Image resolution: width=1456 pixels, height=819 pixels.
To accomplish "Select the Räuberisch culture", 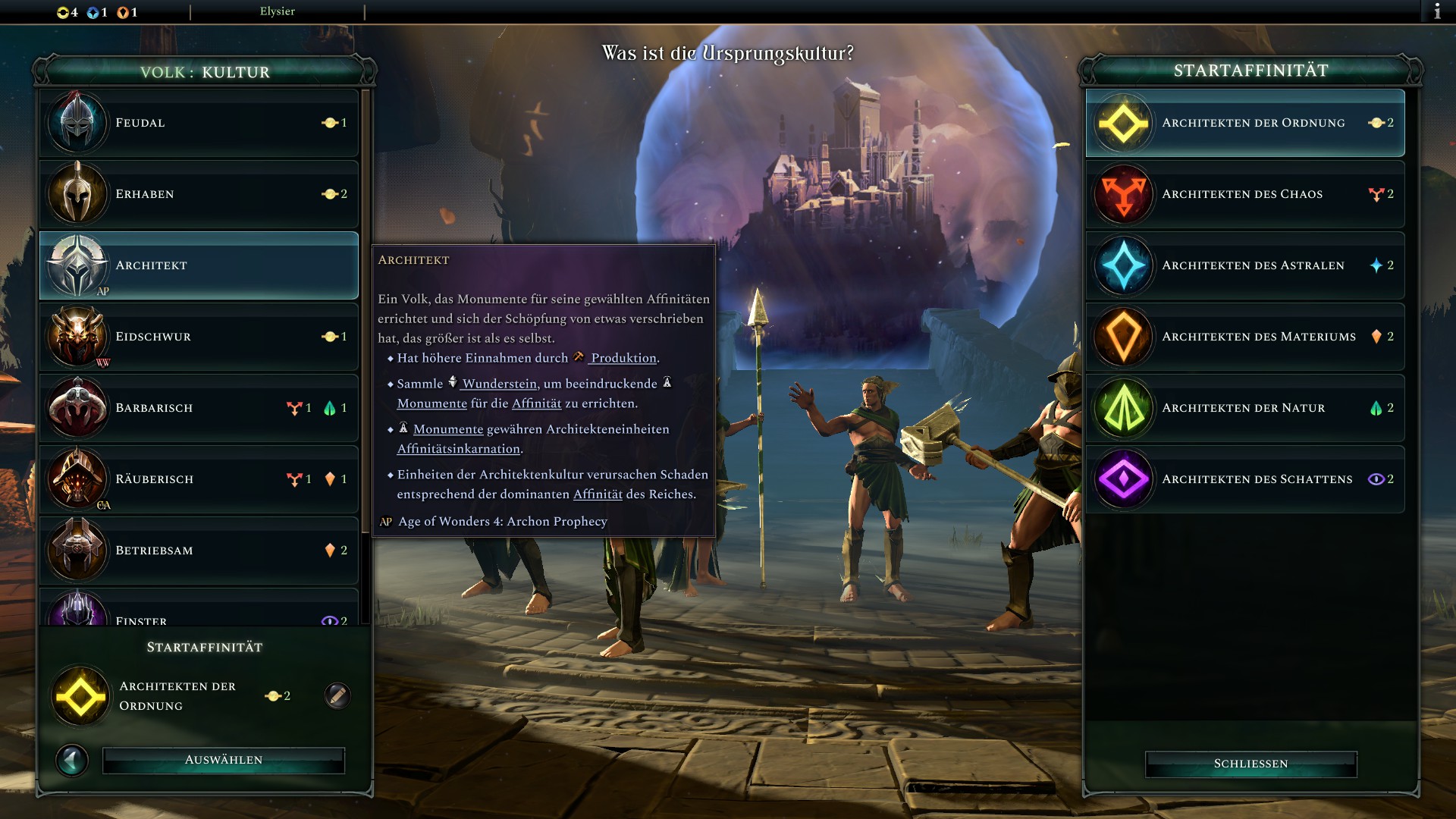I will coord(199,479).
